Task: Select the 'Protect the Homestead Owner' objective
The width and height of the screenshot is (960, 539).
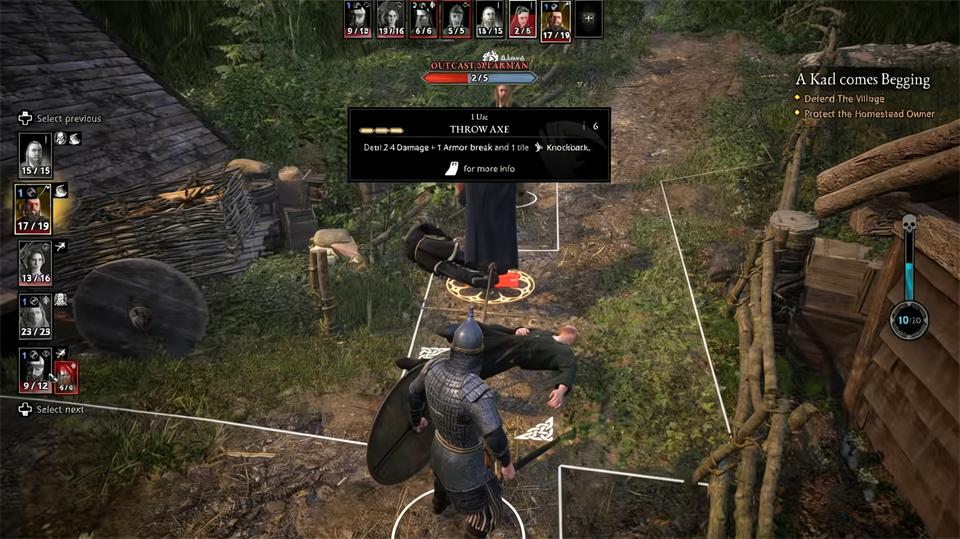Action: coord(869,114)
